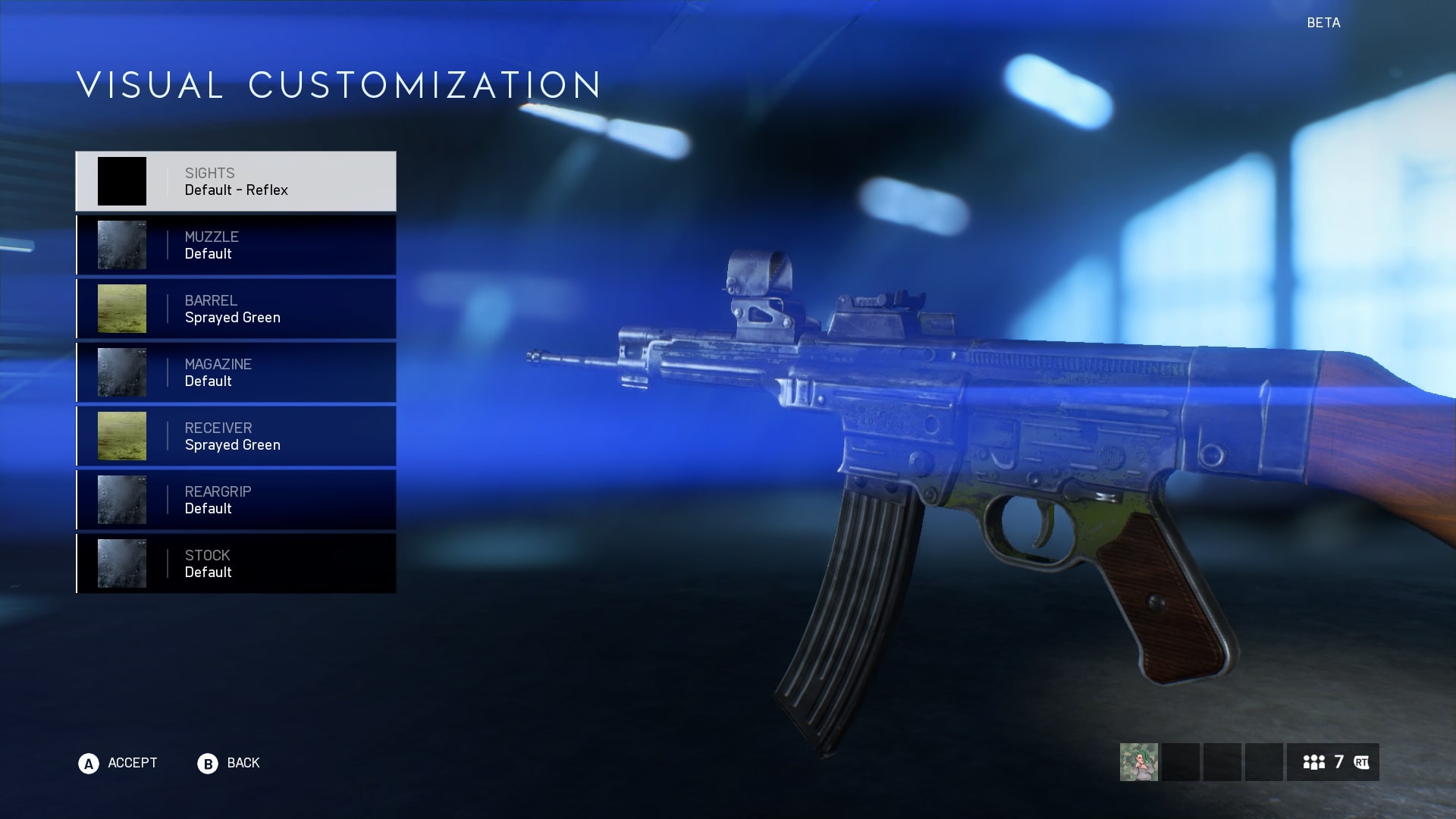Open the Receiver Sprayed Green option
The image size is (1456, 819).
pyautogui.click(x=236, y=436)
